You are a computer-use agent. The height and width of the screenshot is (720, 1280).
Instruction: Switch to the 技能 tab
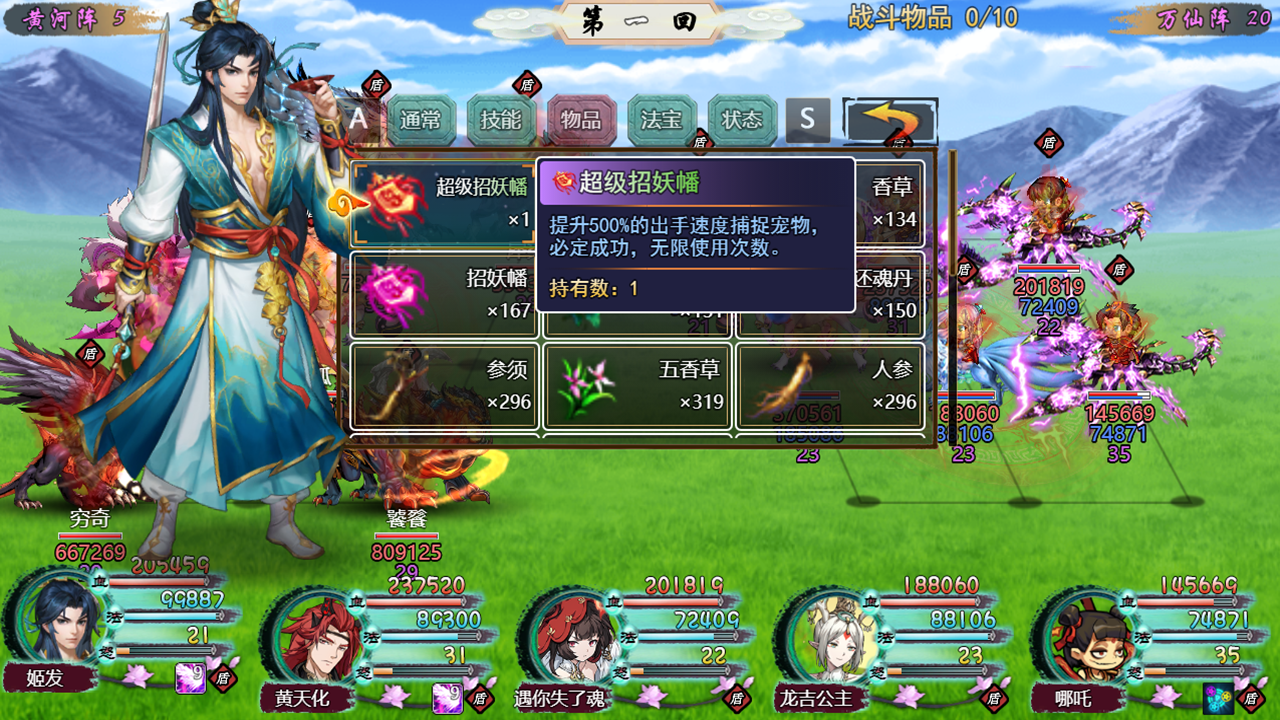pyautogui.click(x=502, y=117)
